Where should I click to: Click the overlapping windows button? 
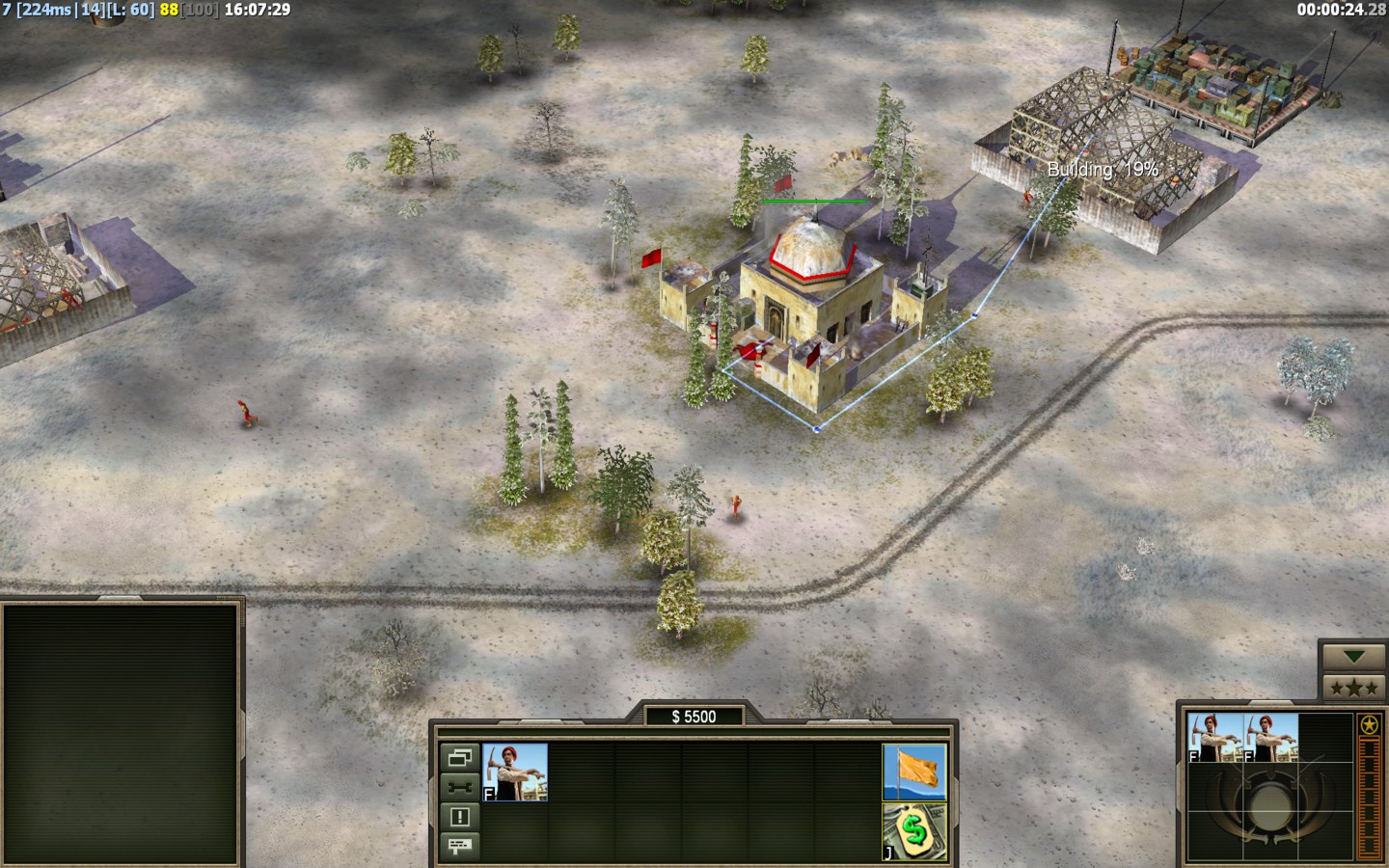coord(459,758)
